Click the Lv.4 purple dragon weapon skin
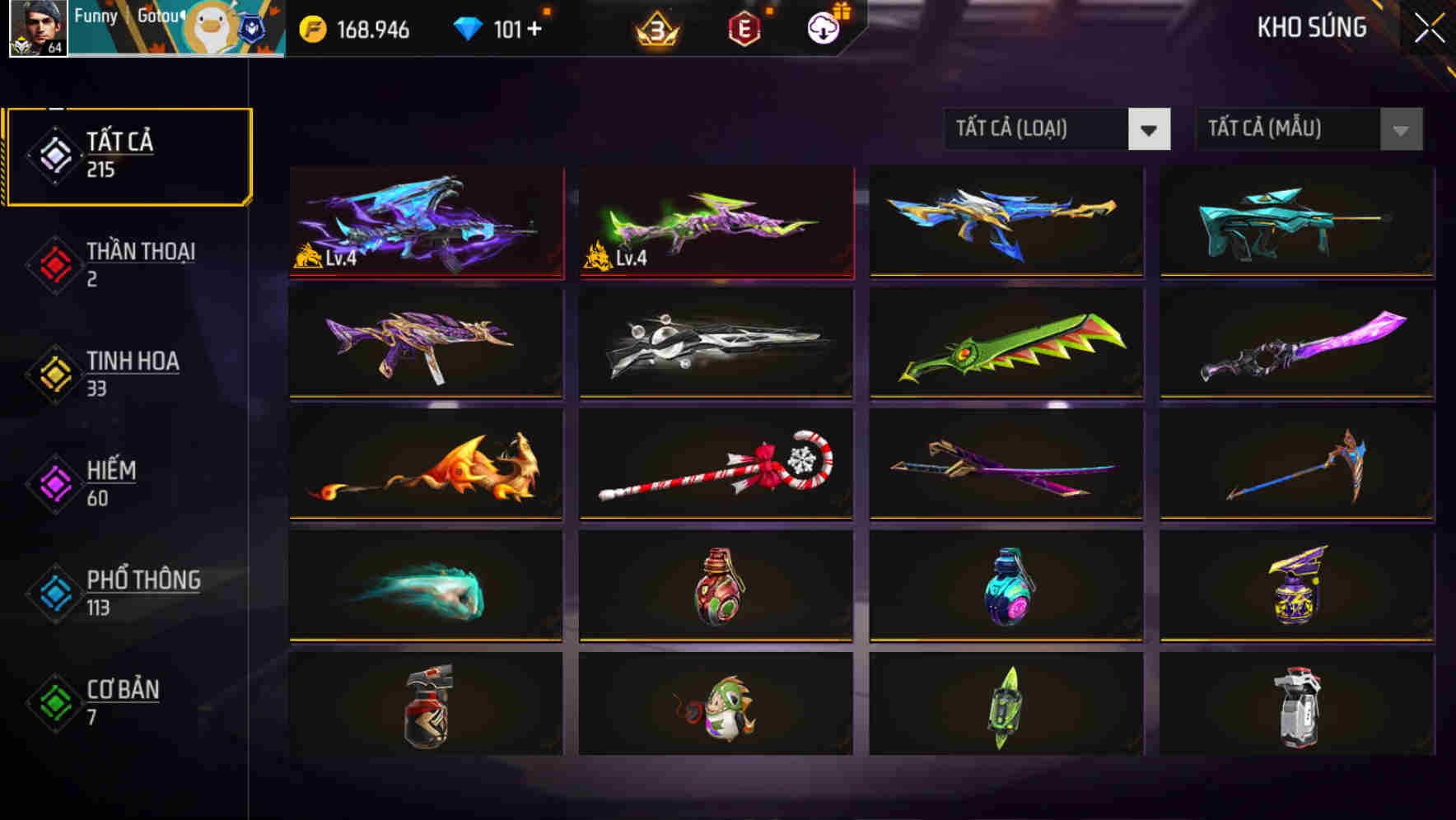The image size is (1456, 820). pos(427,221)
